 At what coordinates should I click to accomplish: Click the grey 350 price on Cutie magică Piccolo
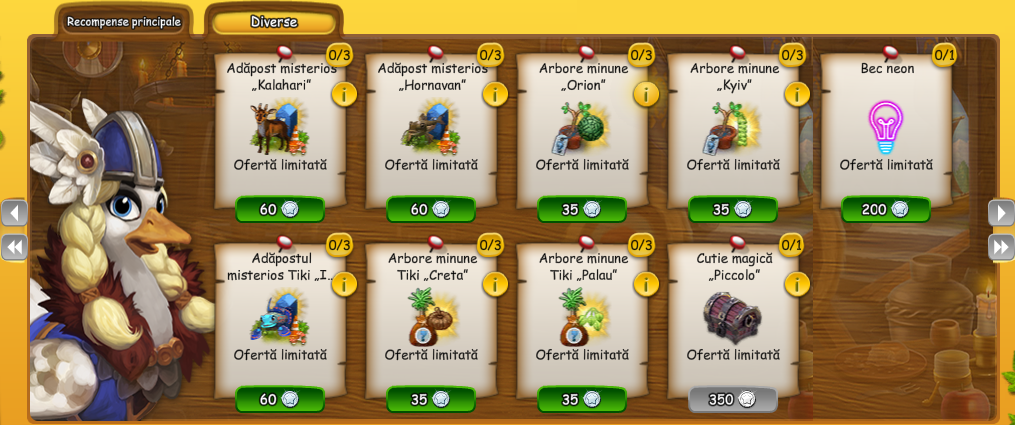(733, 399)
